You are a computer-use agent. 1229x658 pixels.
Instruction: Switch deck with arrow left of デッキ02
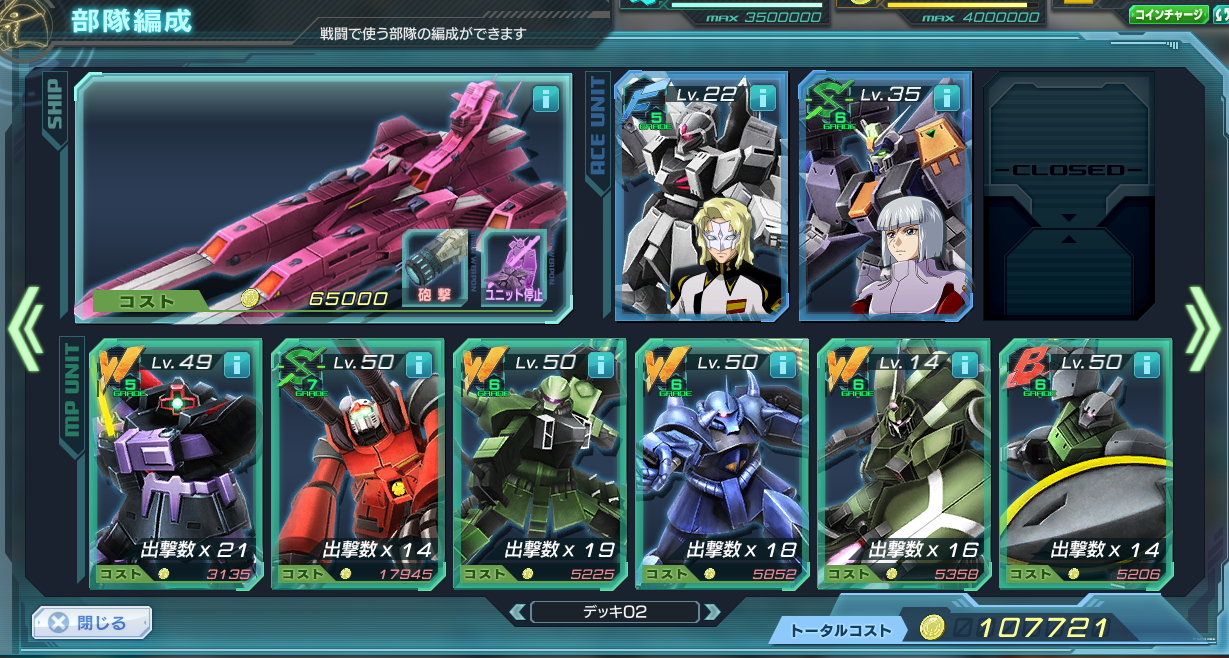click(518, 612)
